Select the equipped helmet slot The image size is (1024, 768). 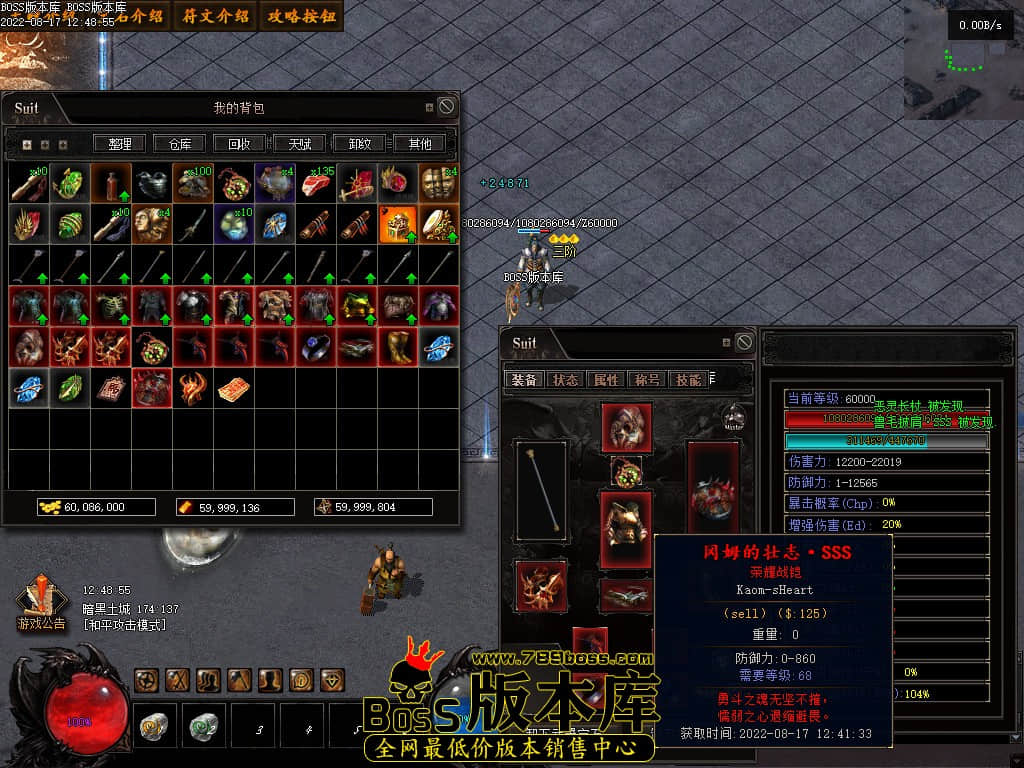[x=627, y=427]
